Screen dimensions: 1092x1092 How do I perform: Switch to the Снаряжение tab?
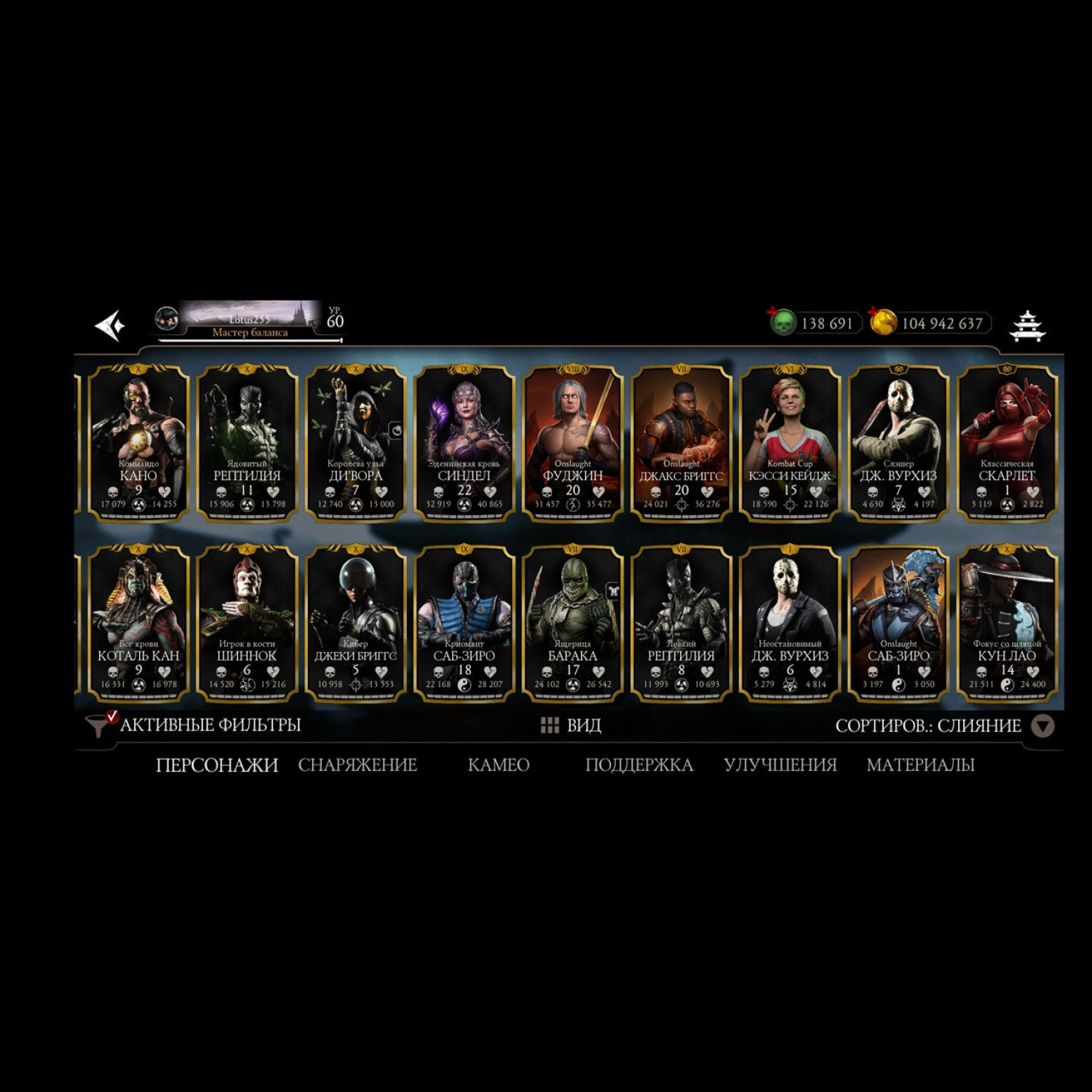click(x=357, y=765)
